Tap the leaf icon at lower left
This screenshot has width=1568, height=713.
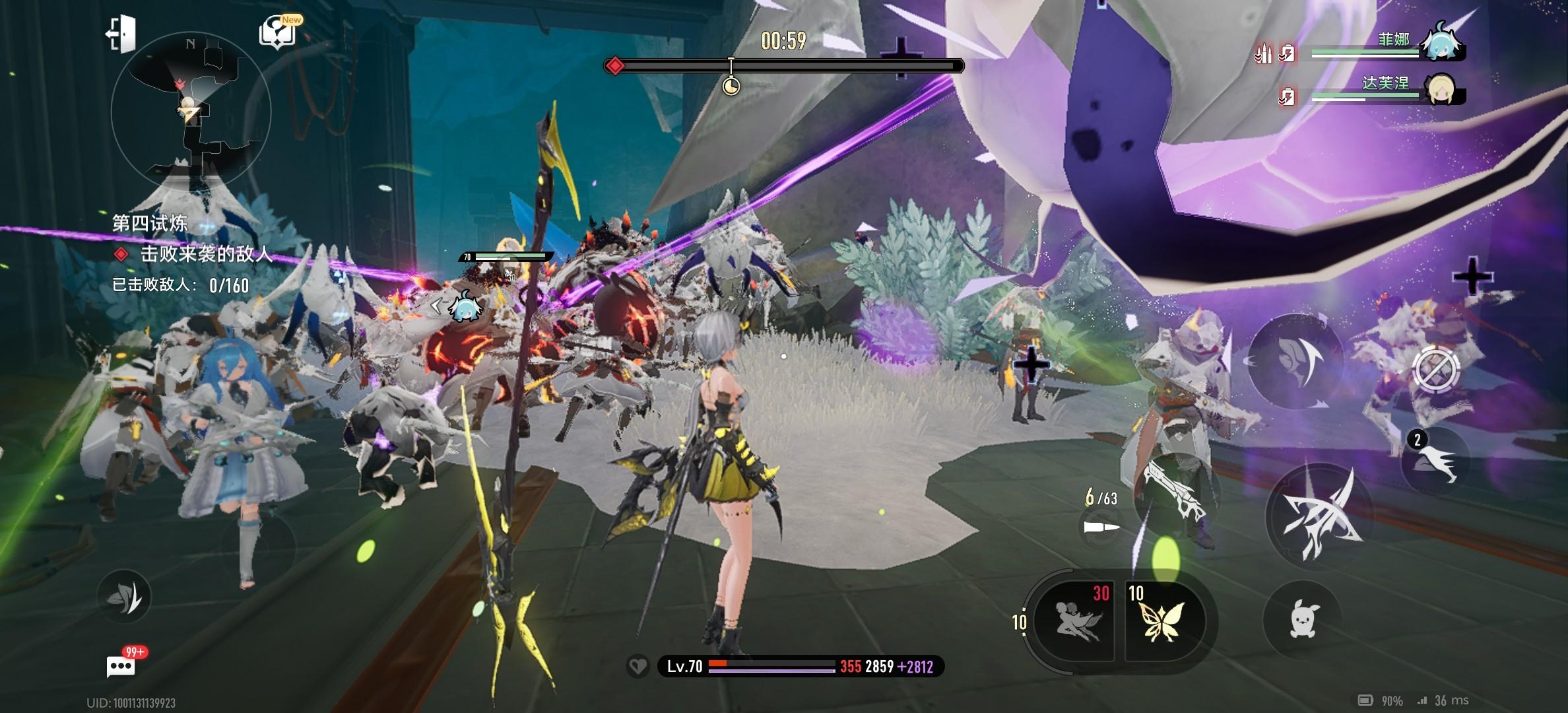click(x=124, y=597)
